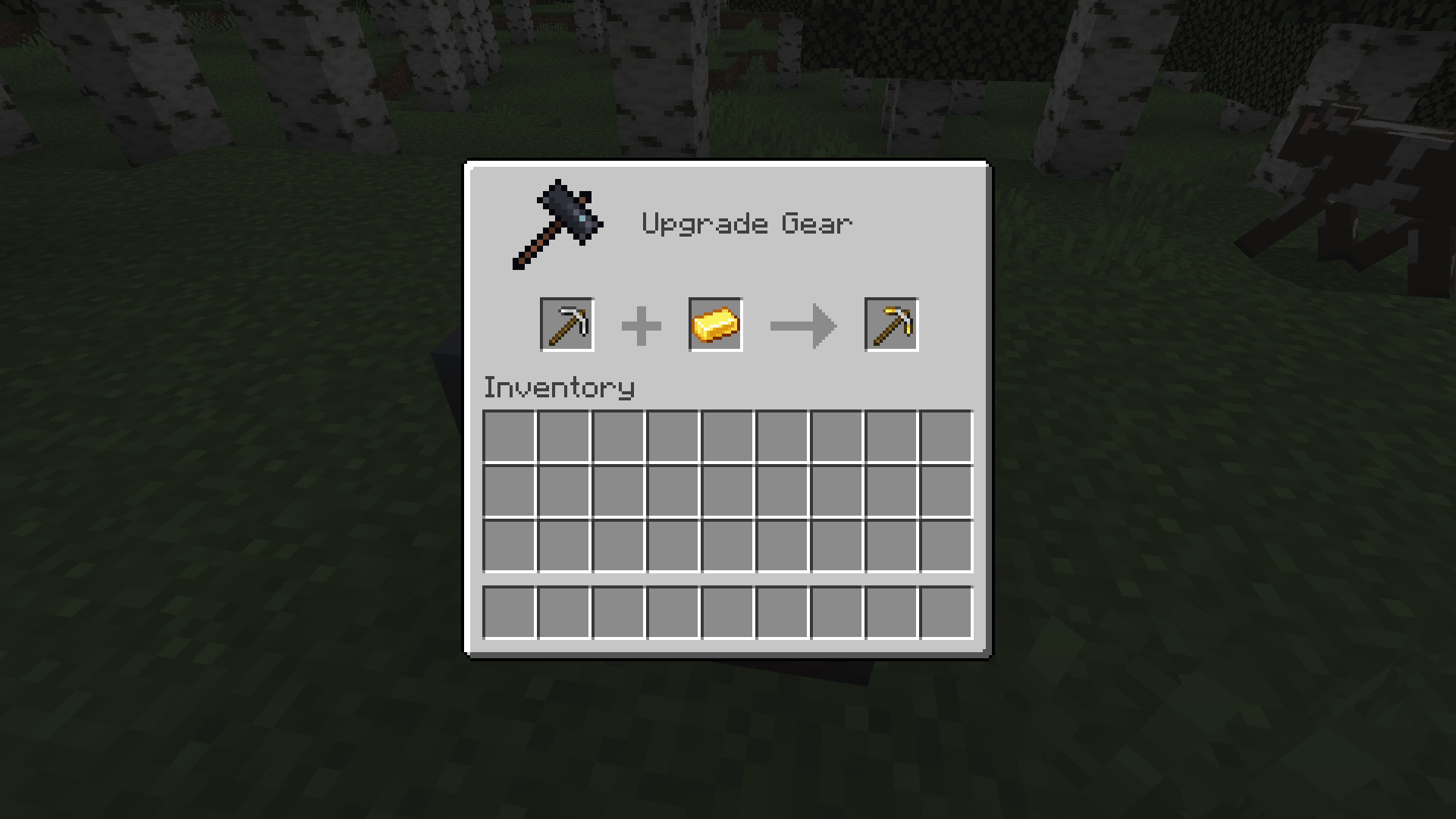Click the Upgrade Gear title text

[x=747, y=222]
